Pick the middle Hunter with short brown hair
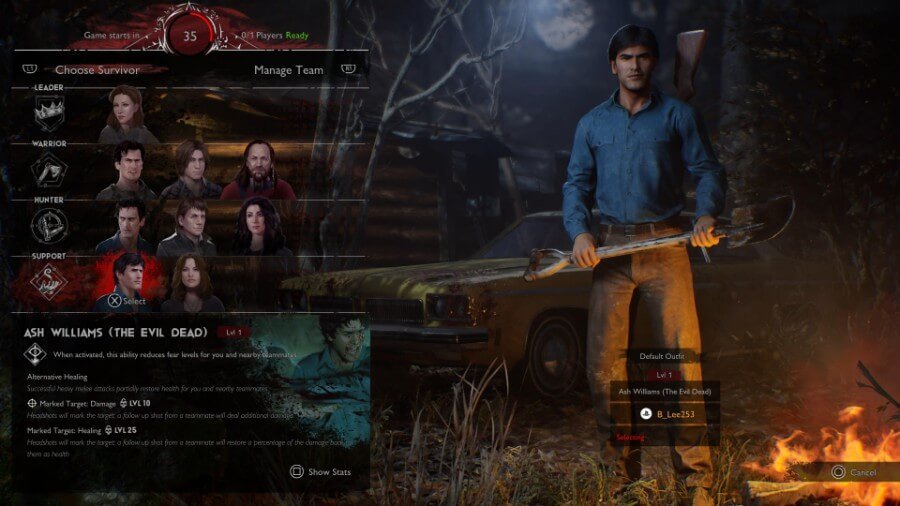This screenshot has height=506, width=900. pos(189,226)
